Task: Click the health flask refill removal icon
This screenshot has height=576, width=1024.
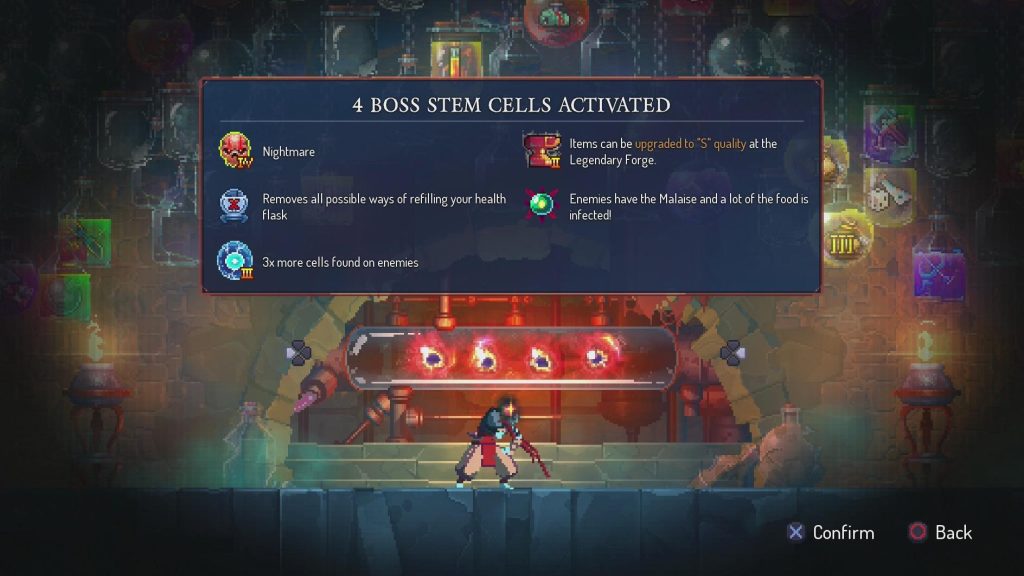Action: (236, 206)
